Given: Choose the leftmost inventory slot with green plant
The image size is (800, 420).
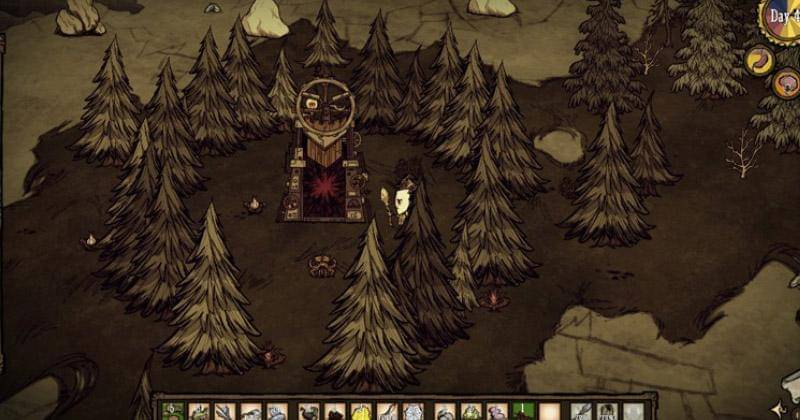Looking at the screenshot, I should (172, 412).
